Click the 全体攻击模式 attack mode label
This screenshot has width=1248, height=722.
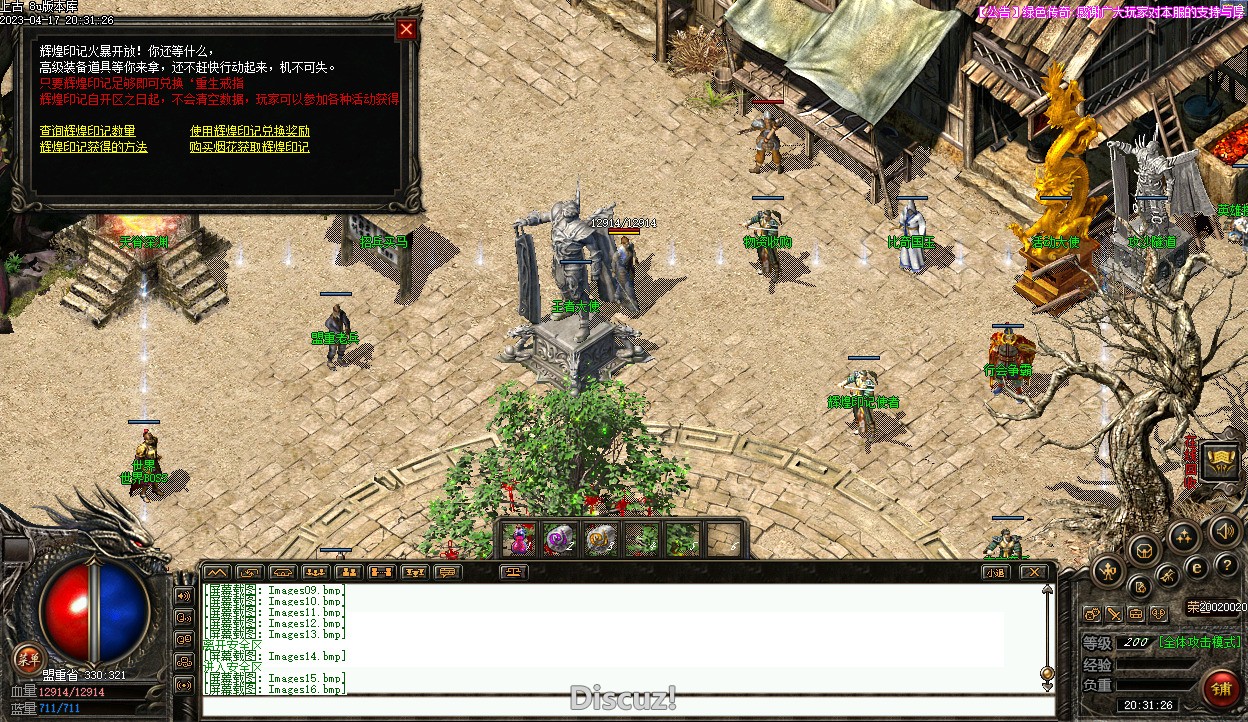click(1200, 642)
